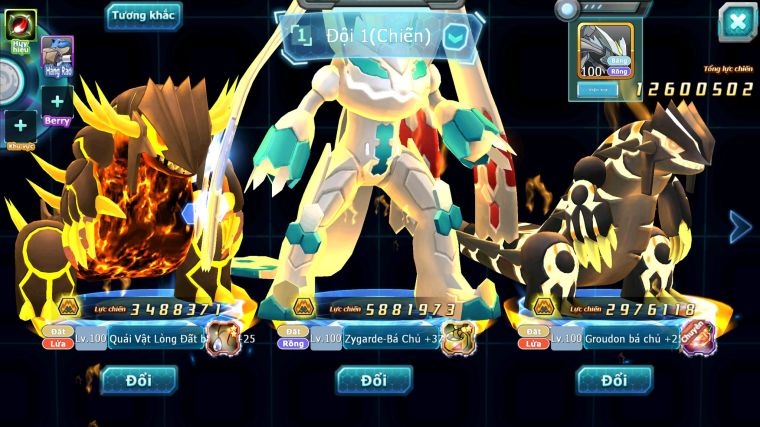Click the small blue button under support portrait

(x=598, y=89)
